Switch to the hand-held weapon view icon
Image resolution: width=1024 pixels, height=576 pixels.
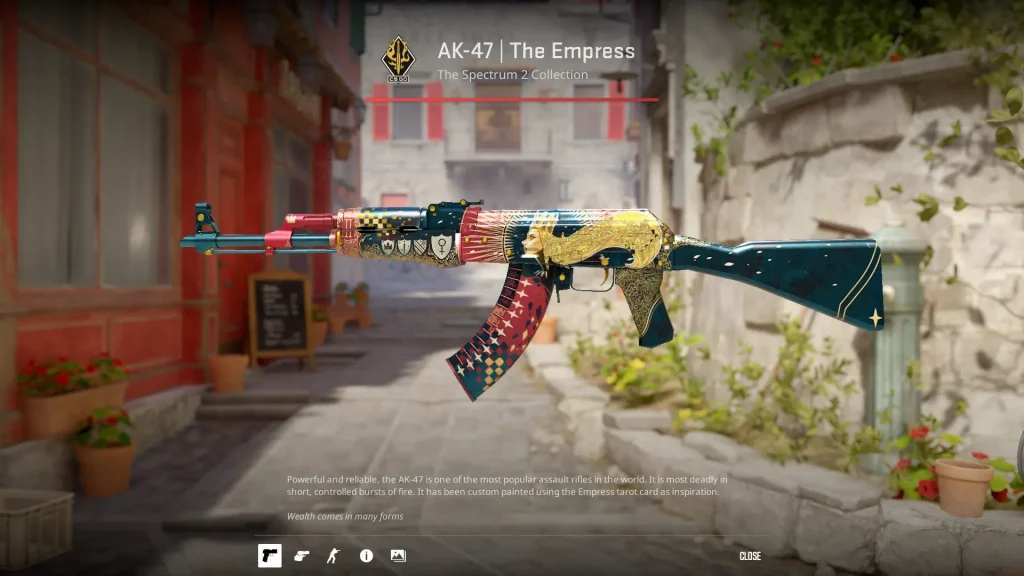point(301,555)
